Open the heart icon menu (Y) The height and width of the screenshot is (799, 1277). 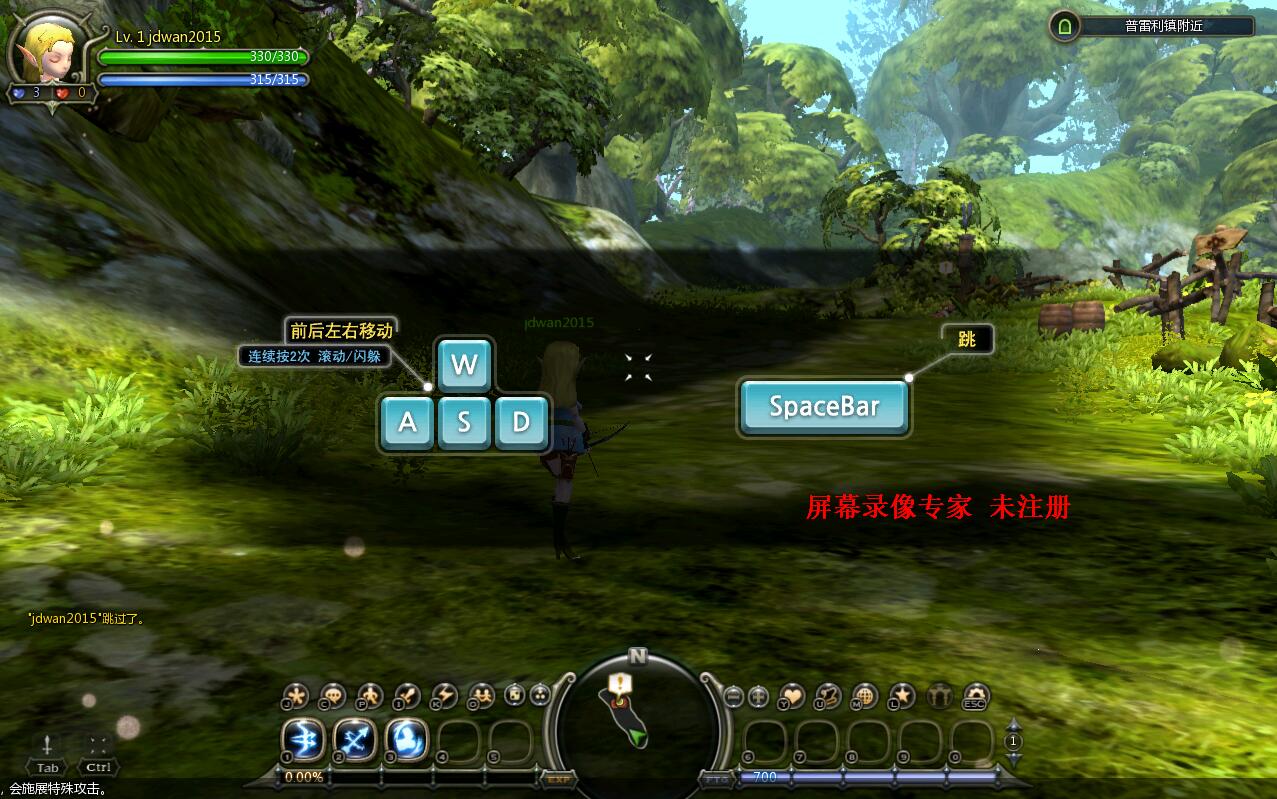click(x=792, y=695)
